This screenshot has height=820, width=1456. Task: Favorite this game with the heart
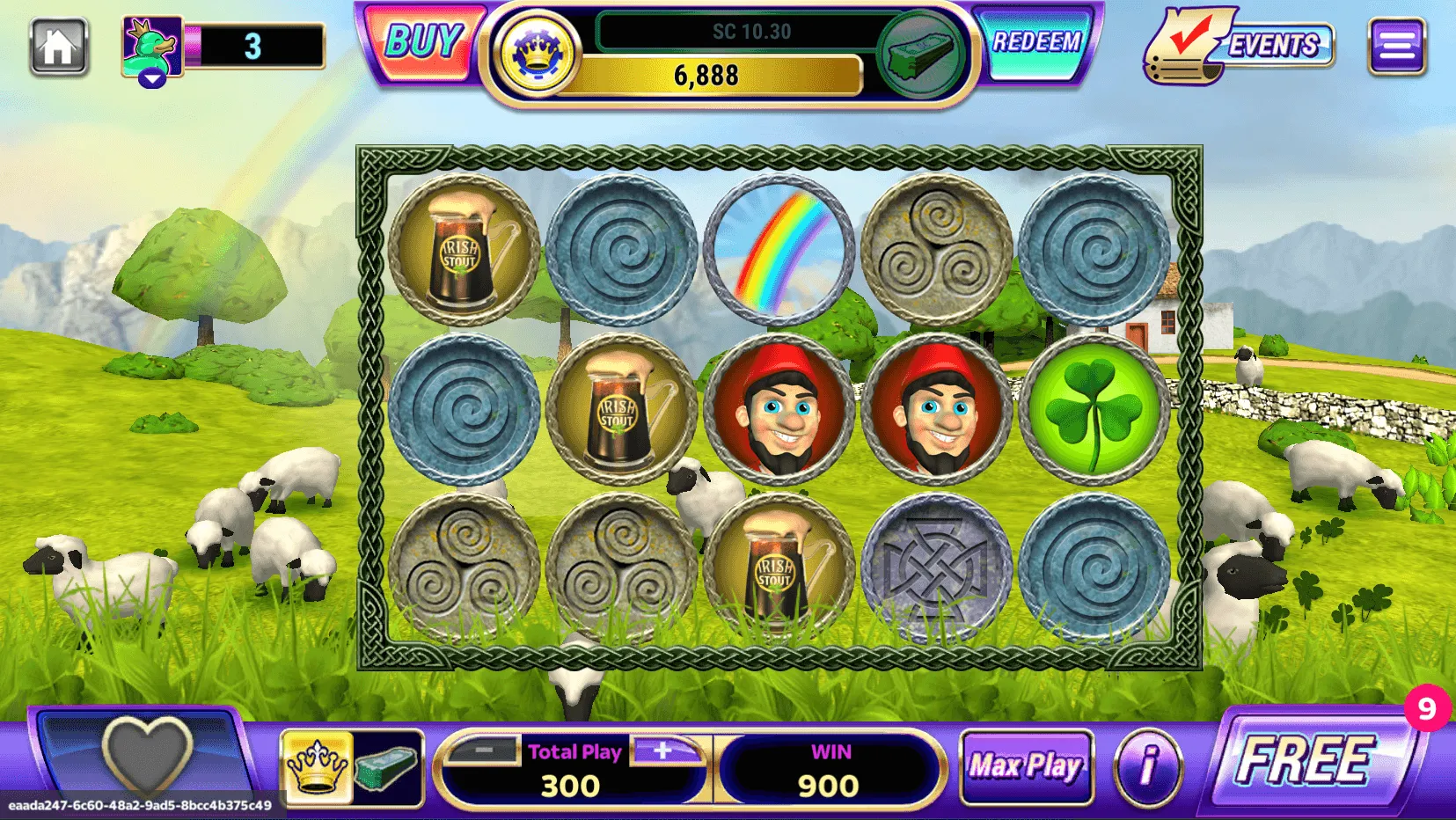(147, 755)
